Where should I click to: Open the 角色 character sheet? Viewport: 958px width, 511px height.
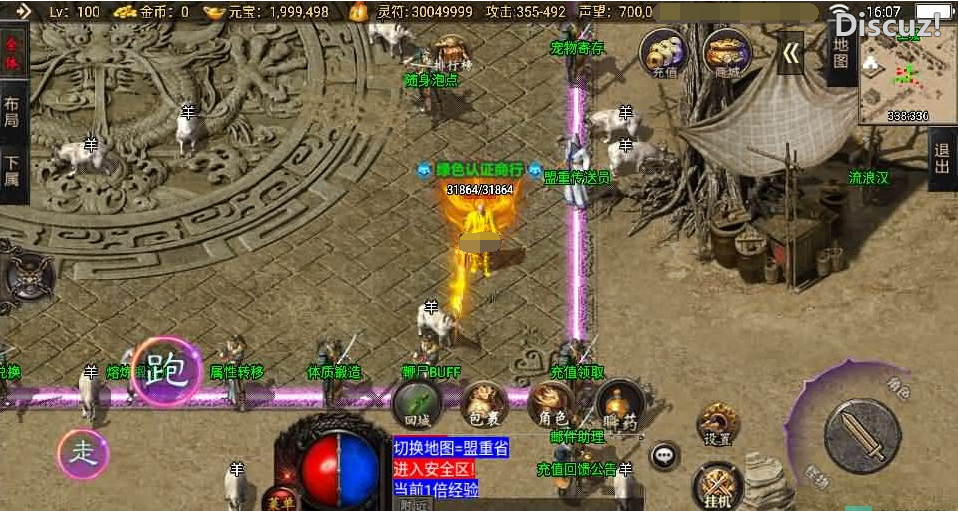551,402
